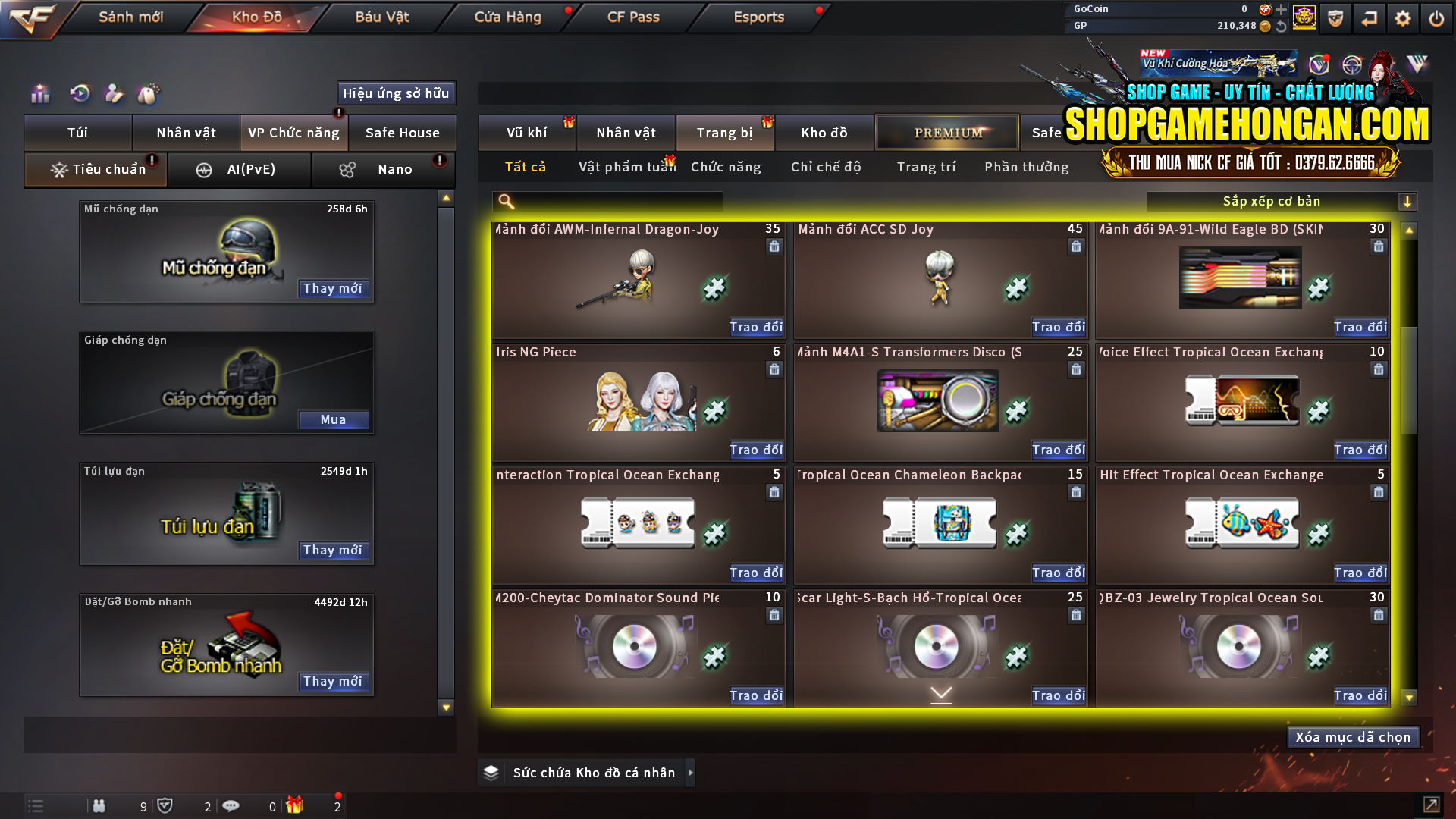Image resolution: width=1456 pixels, height=819 pixels.
Task: Click the Xóa mục đã chọn button
Action: (1353, 736)
